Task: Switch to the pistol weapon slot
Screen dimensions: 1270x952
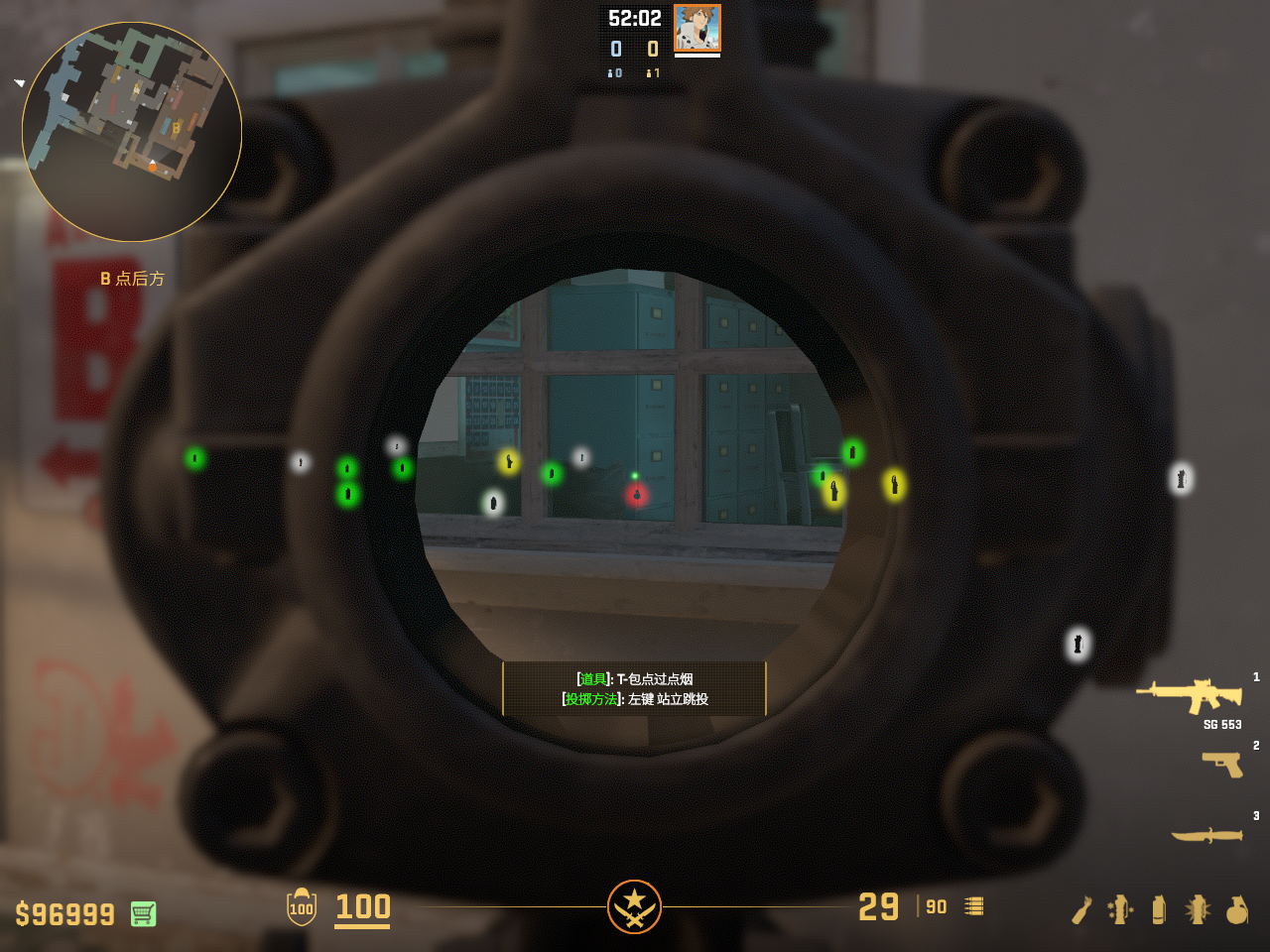Action: [x=1222, y=764]
